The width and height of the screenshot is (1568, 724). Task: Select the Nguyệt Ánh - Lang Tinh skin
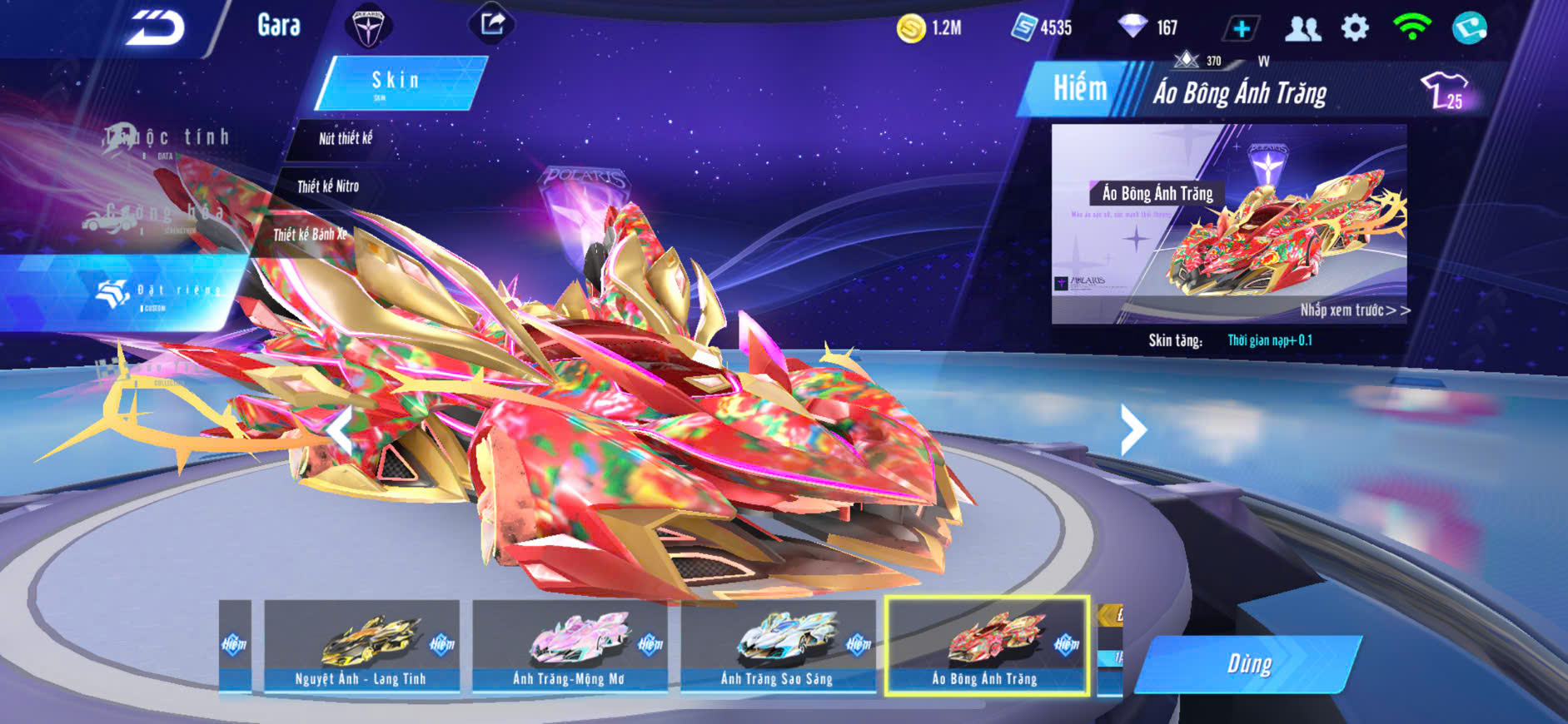point(361,646)
